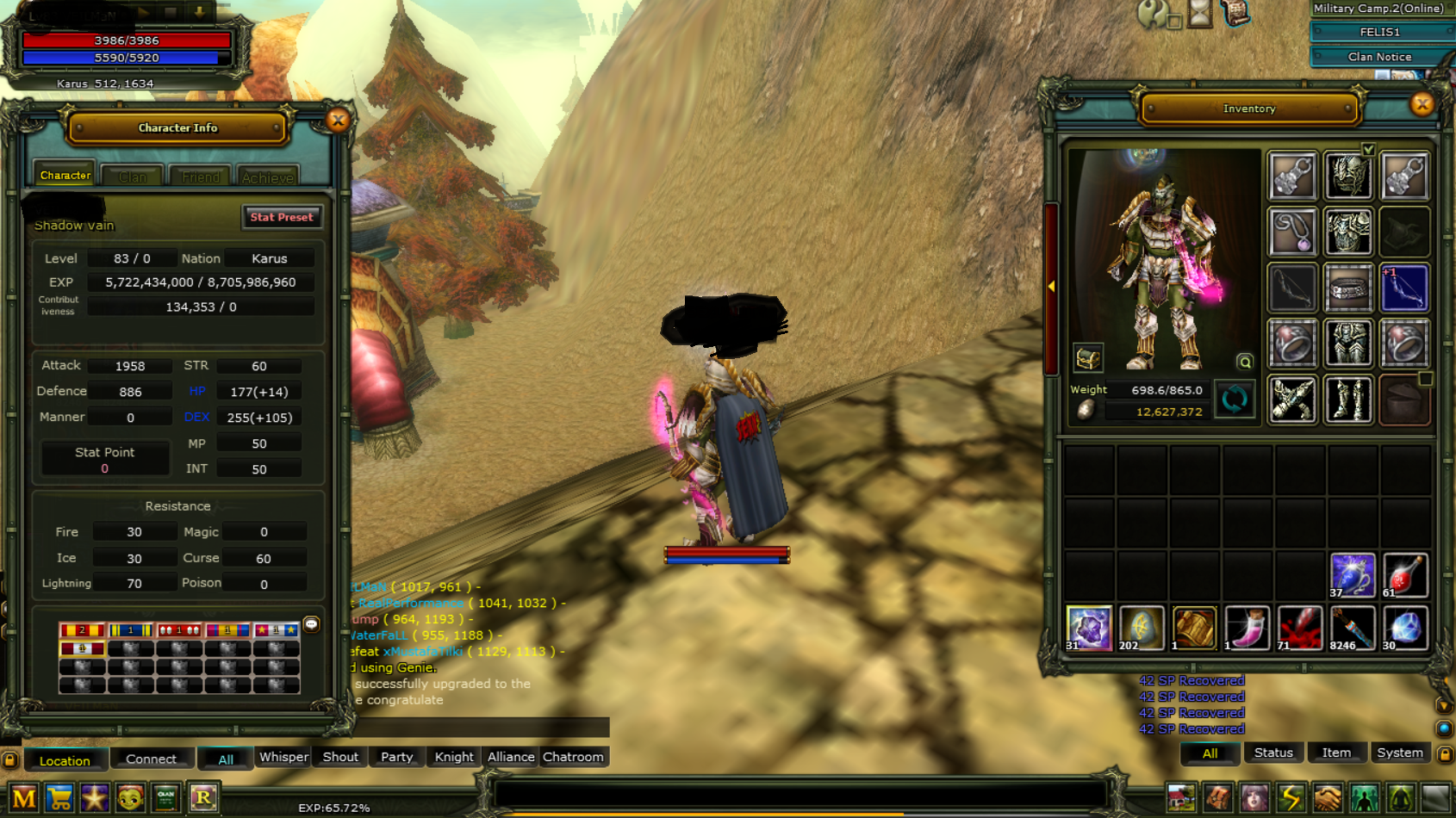1456x818 pixels.
Task: Open the Stat Preset button
Action: tap(282, 217)
